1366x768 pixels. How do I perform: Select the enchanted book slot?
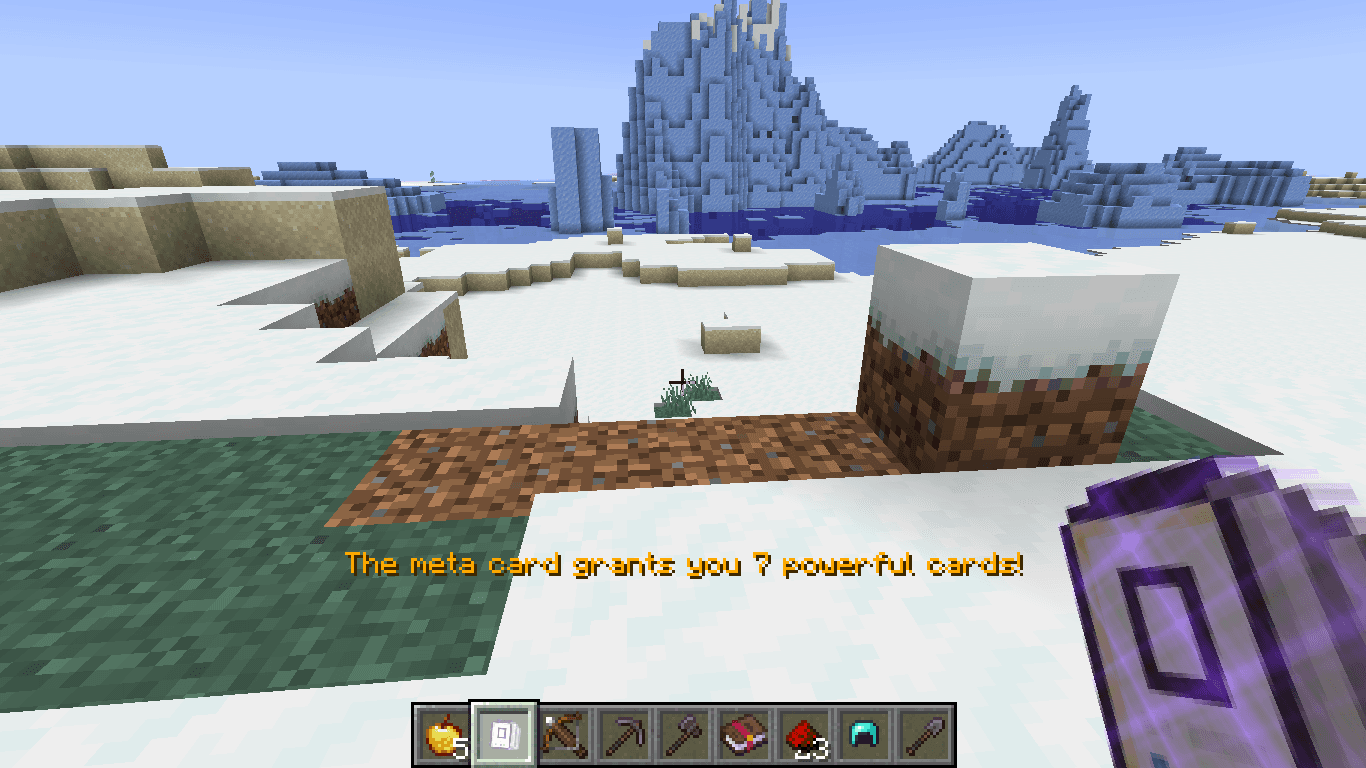coord(744,737)
